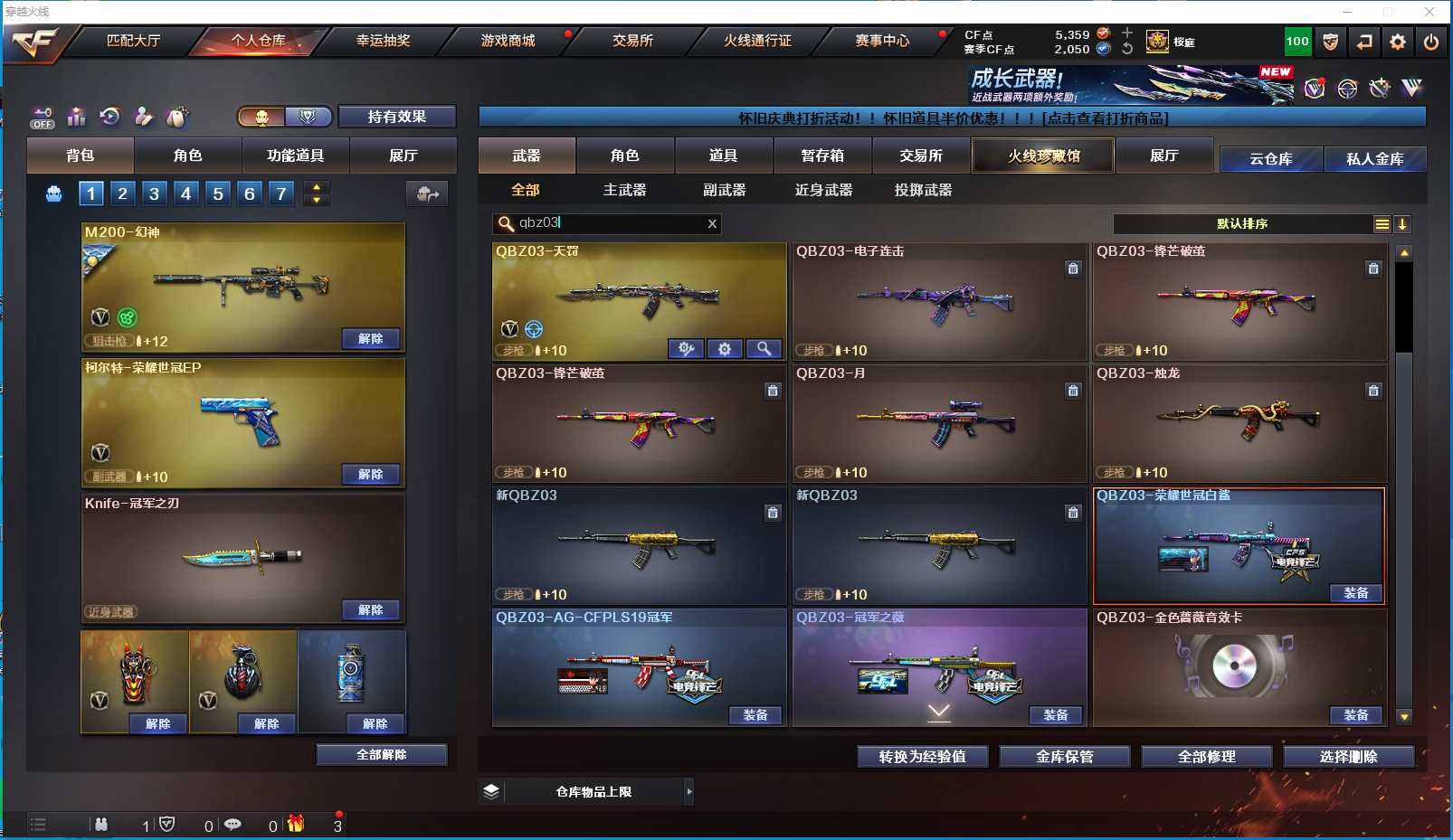1453x840 pixels.
Task: Open the gear settings icon
Action: (x=1398, y=42)
